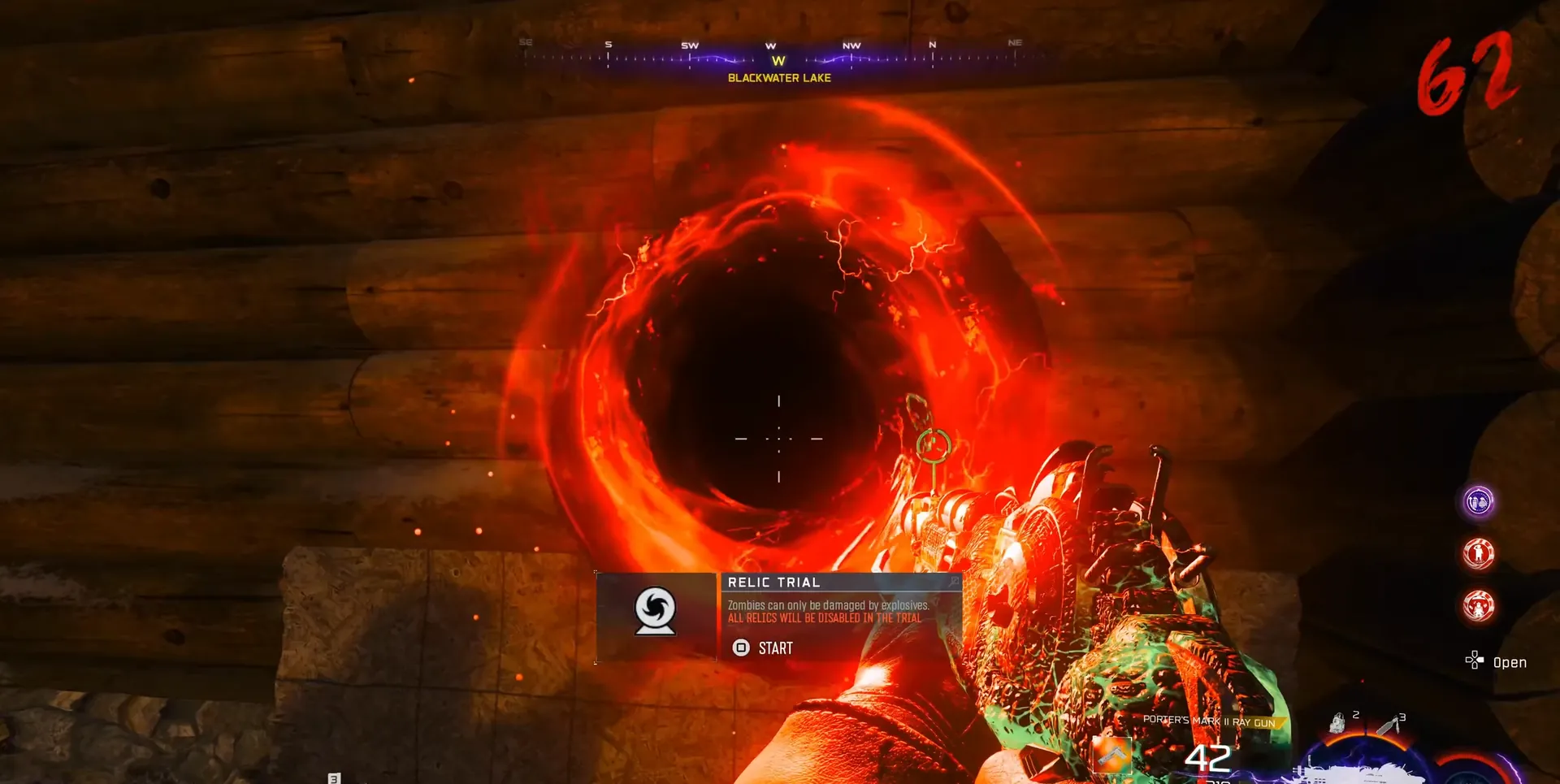This screenshot has height=784, width=1560.
Task: Select the red saluting soldier icon
Action: click(x=1478, y=554)
